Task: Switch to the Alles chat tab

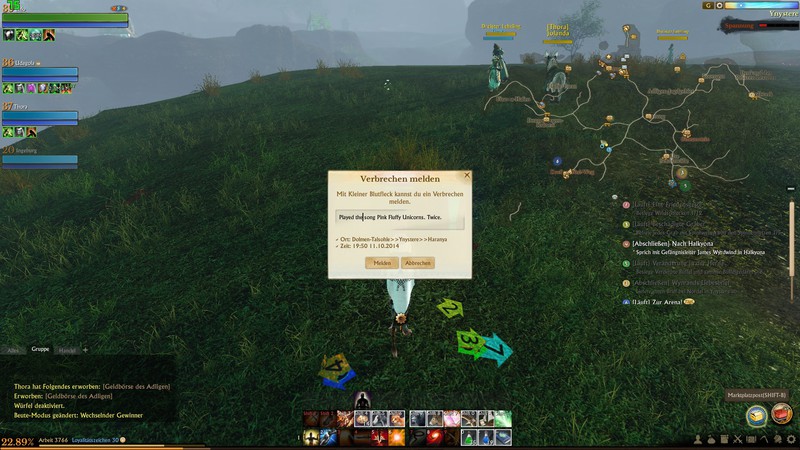Action: tap(13, 350)
